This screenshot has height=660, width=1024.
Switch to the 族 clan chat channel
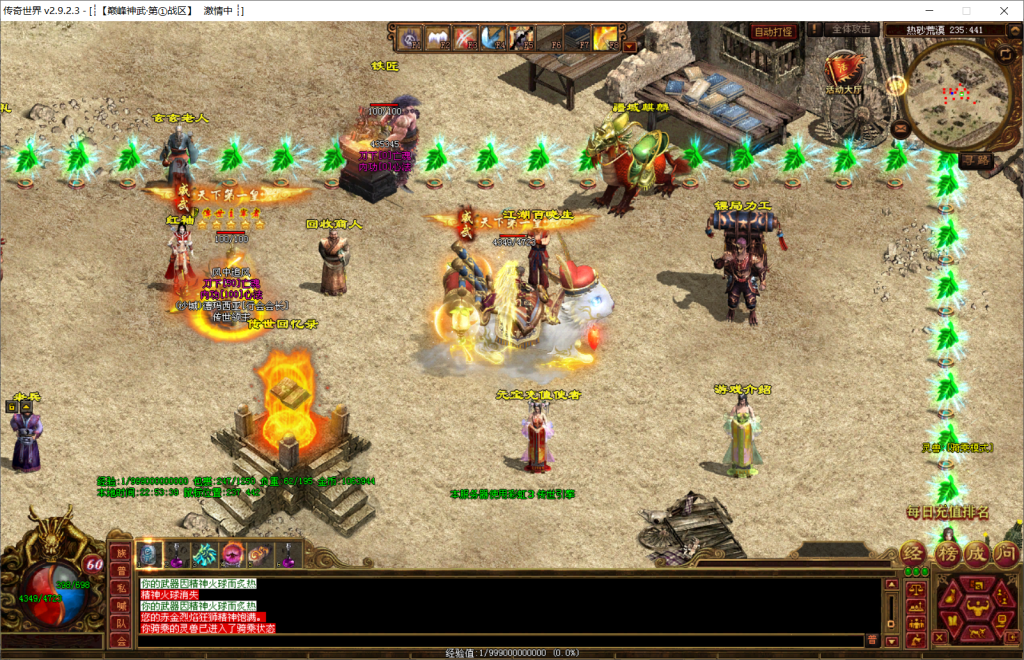click(119, 553)
